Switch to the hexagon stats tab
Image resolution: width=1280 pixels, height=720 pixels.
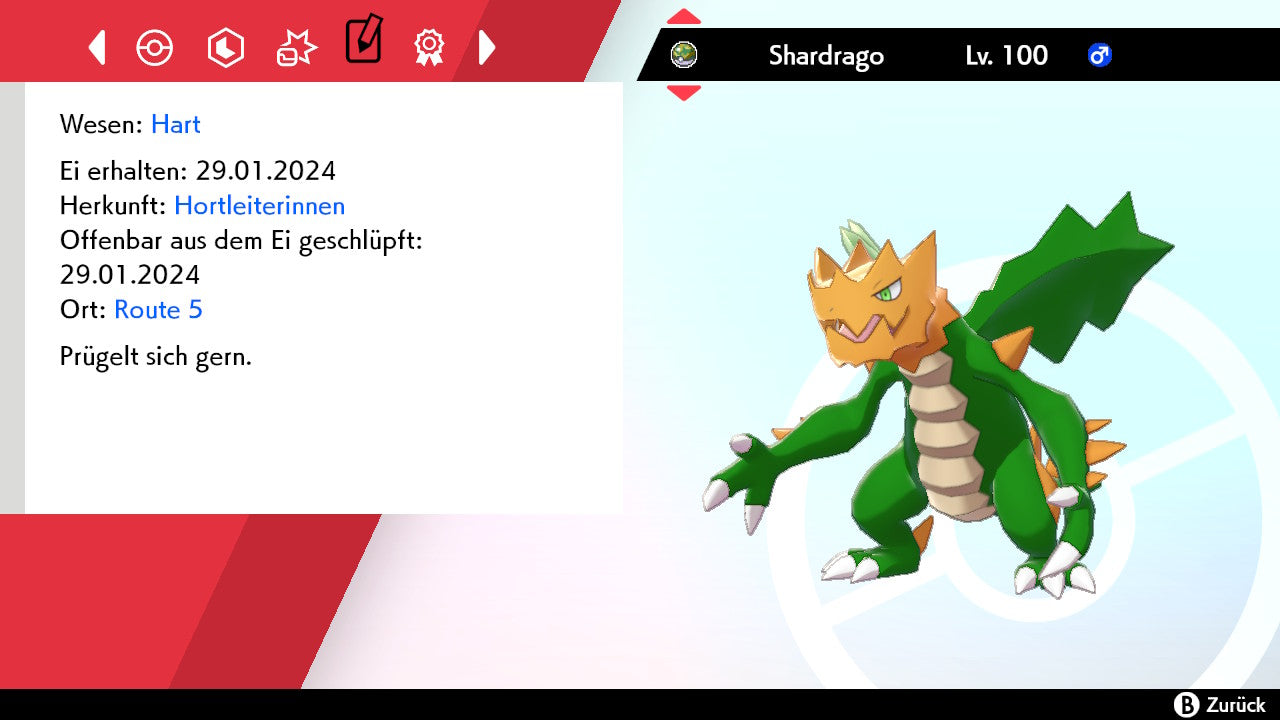(225, 48)
